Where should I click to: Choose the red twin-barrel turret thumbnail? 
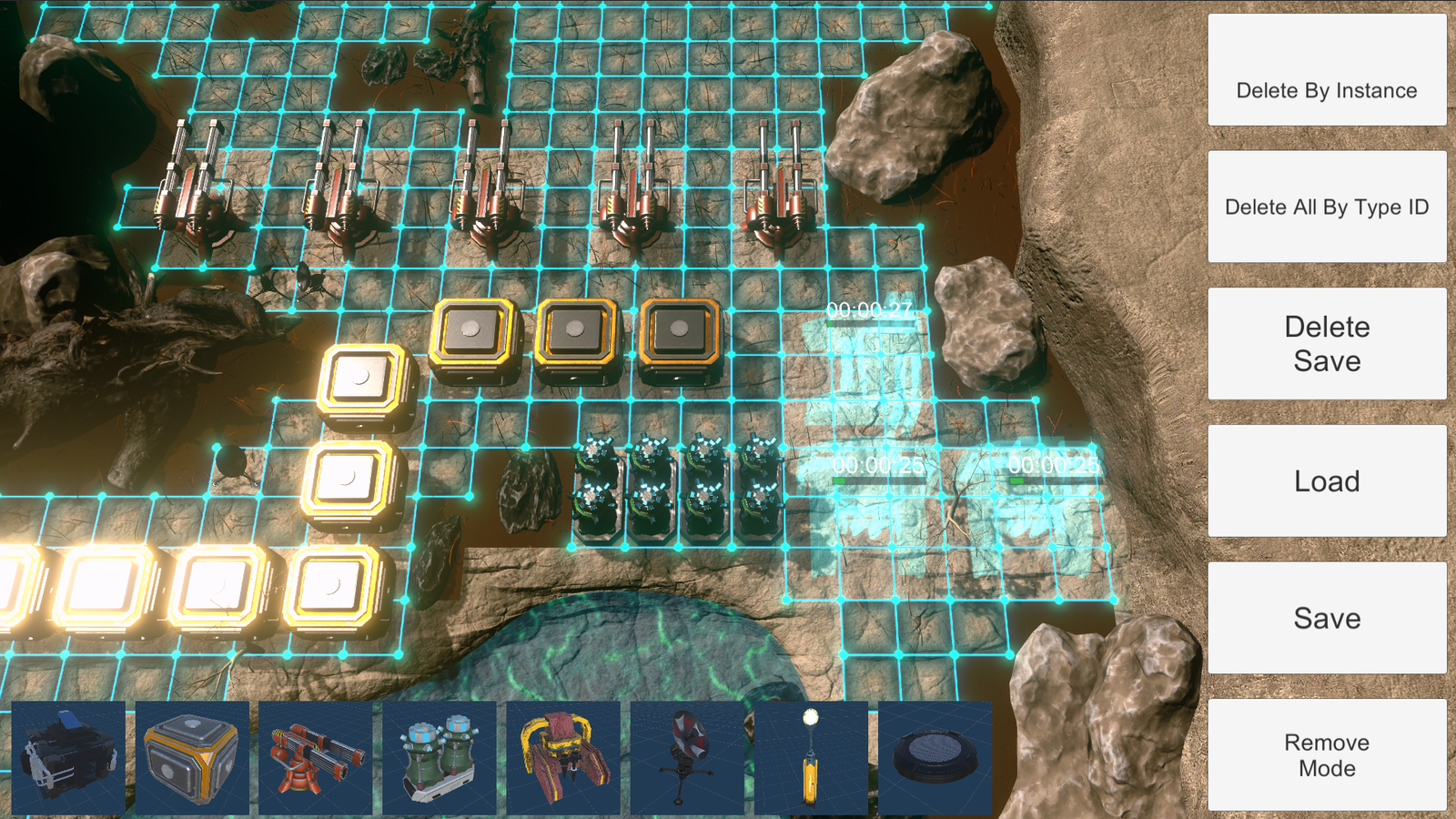tap(316, 758)
